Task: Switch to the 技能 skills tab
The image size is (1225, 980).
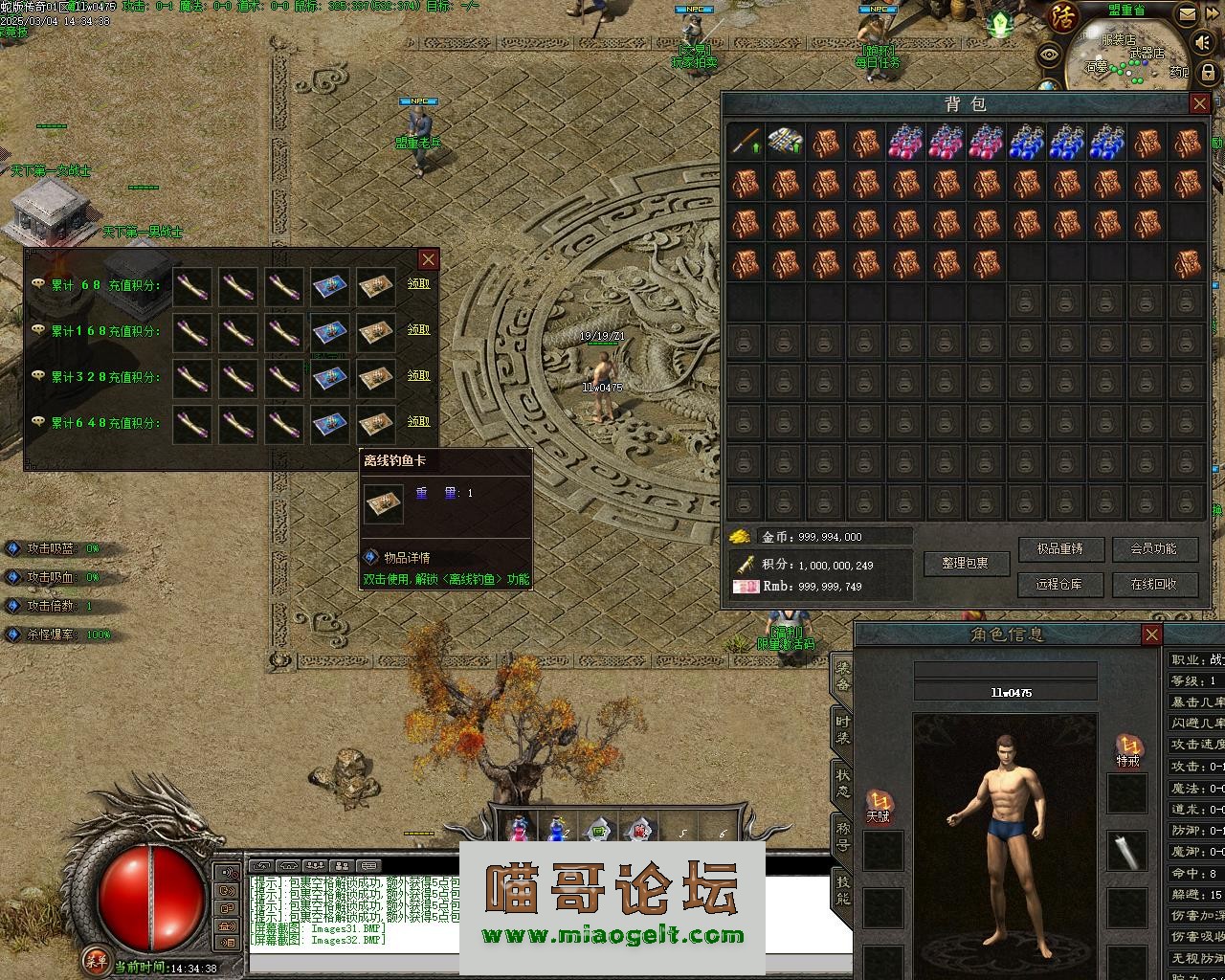Action: [842, 892]
